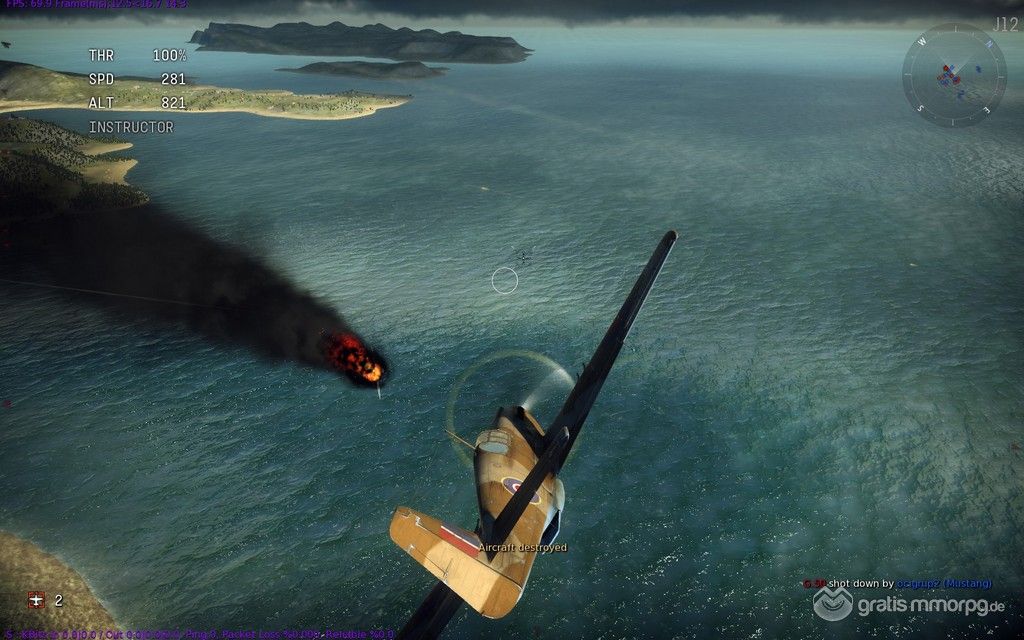Select the aircraft count icon

click(38, 600)
